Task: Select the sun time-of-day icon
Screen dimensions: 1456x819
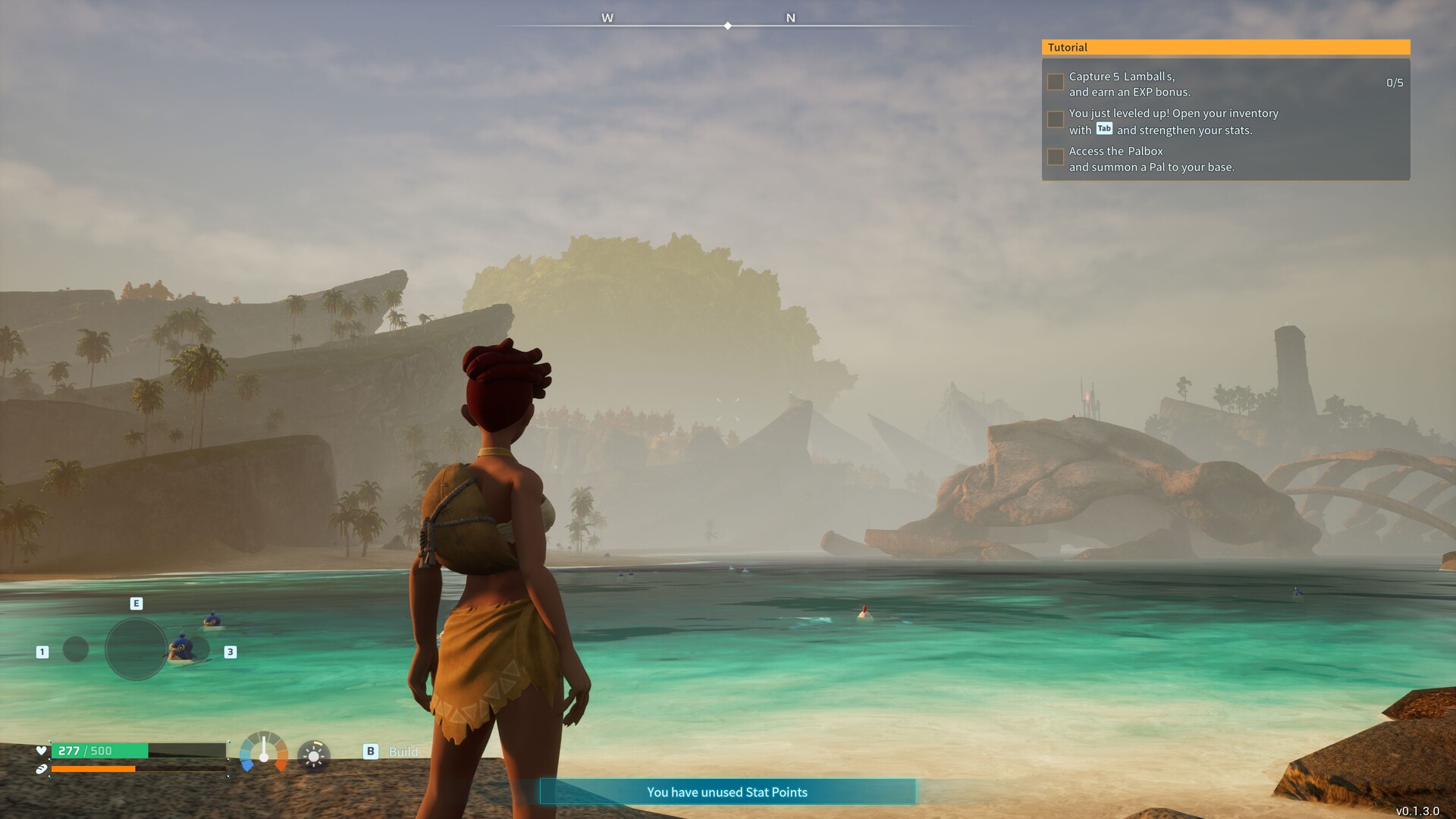Action: (x=314, y=756)
